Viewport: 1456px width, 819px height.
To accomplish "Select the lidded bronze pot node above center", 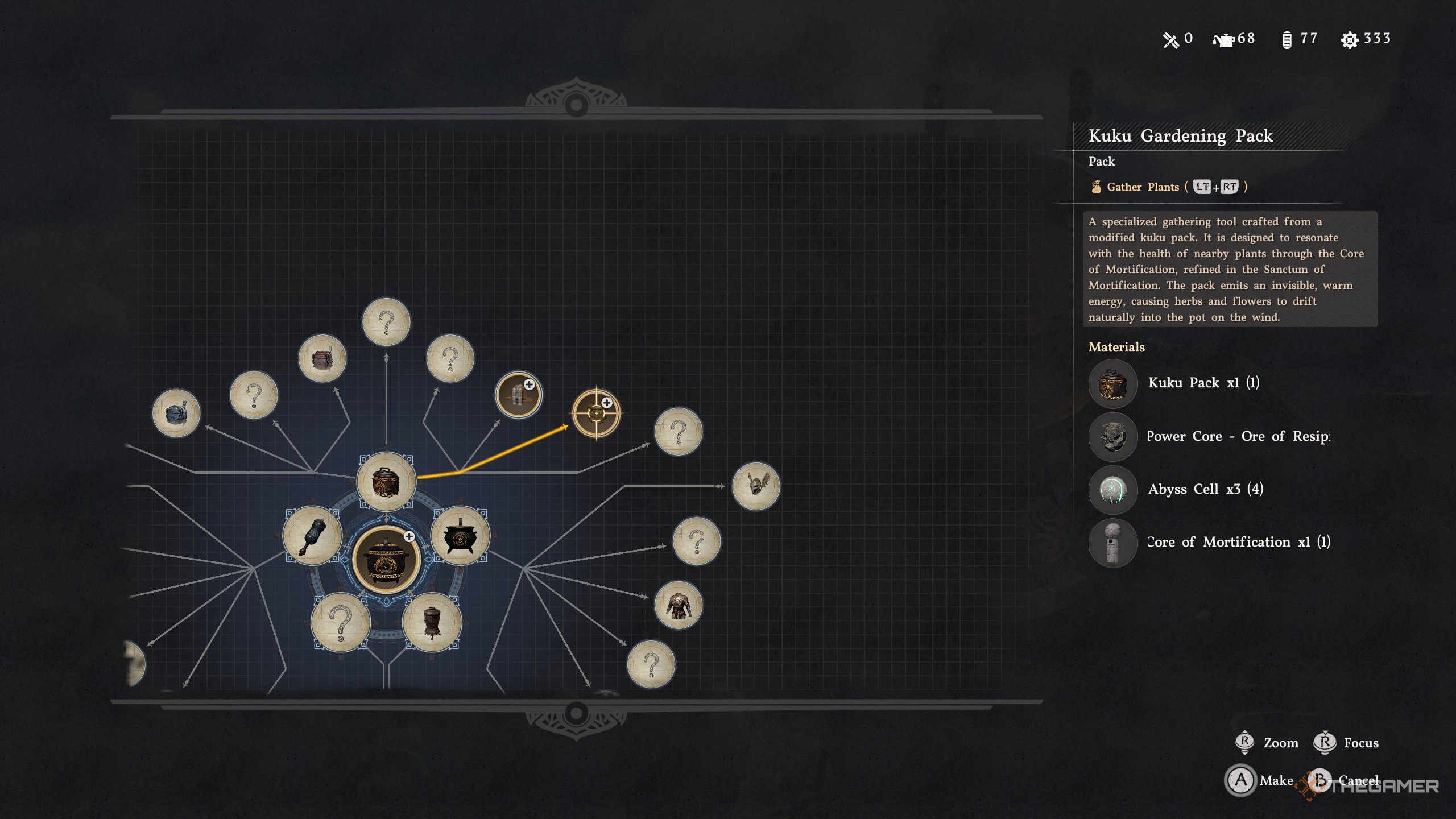I will coord(386,481).
